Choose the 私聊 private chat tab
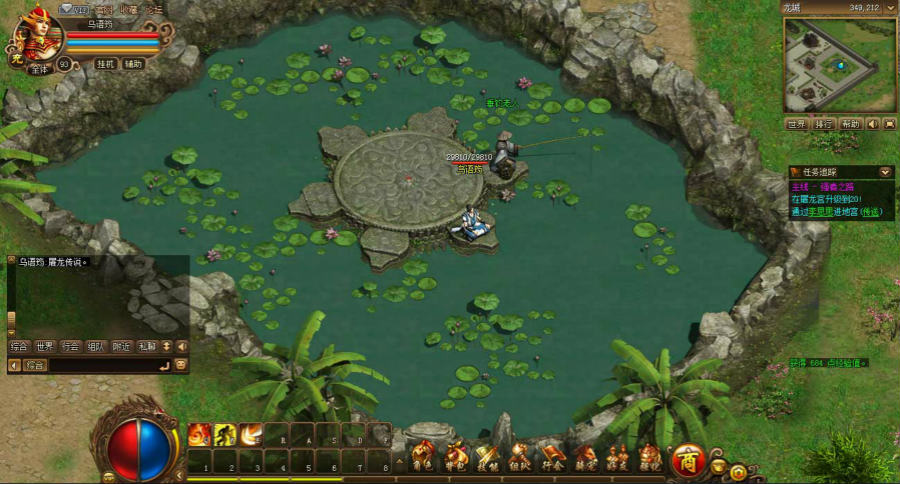This screenshot has height=484, width=900. 148,346
